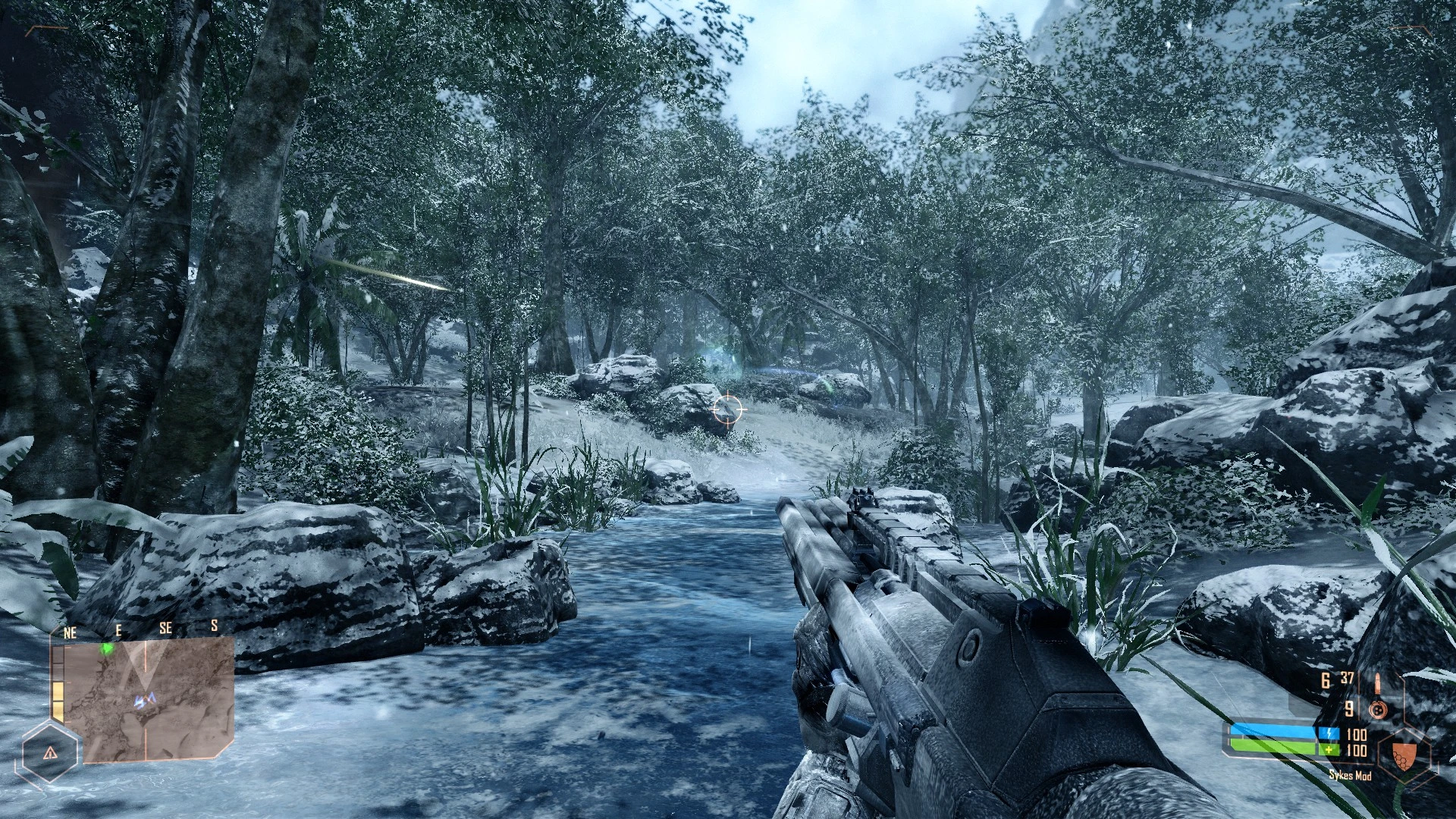The image size is (1456, 819).
Task: Select the NE compass heading label
Action: click(x=71, y=631)
